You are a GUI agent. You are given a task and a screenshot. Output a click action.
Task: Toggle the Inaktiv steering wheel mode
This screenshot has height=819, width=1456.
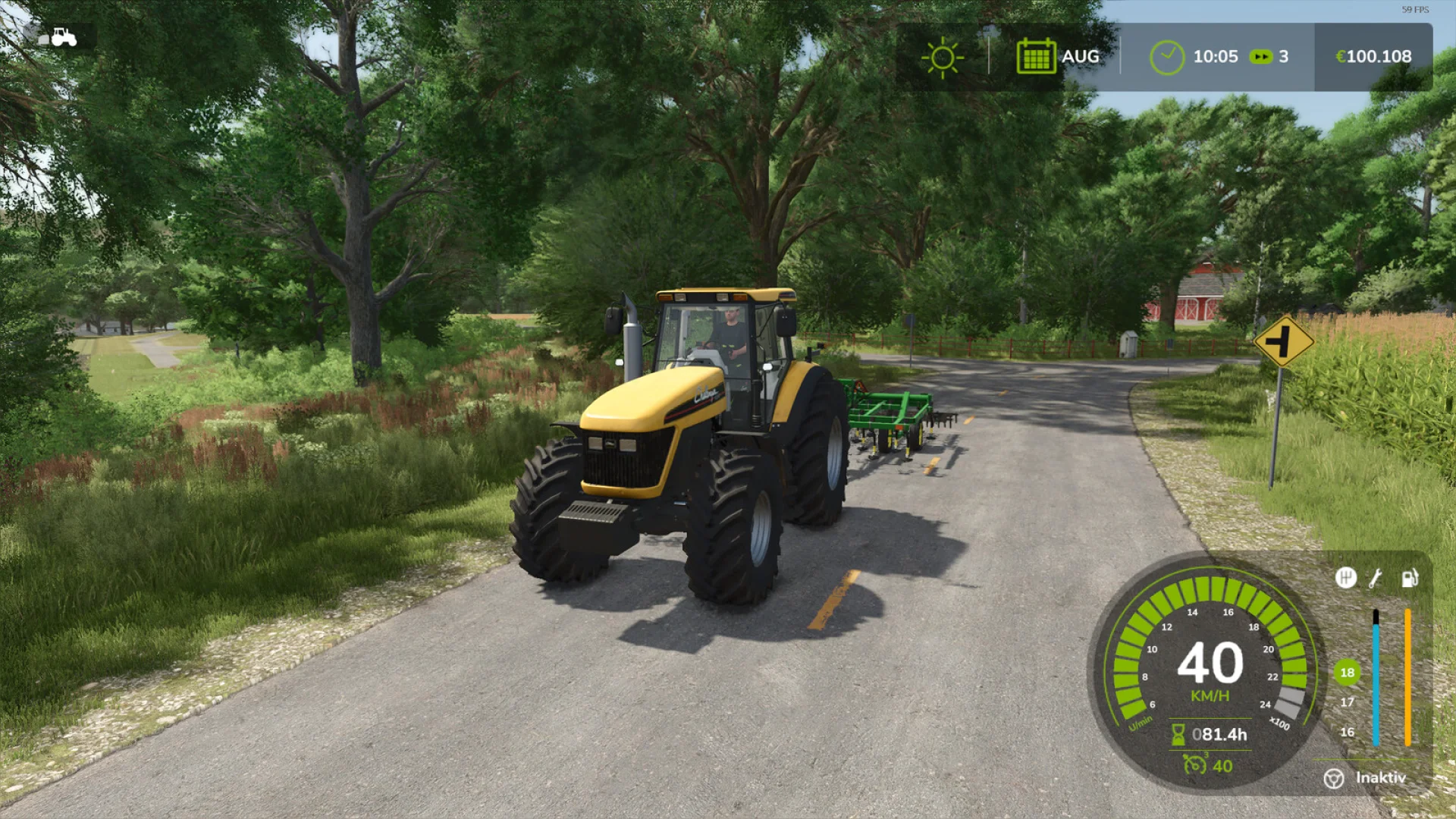point(1334,778)
